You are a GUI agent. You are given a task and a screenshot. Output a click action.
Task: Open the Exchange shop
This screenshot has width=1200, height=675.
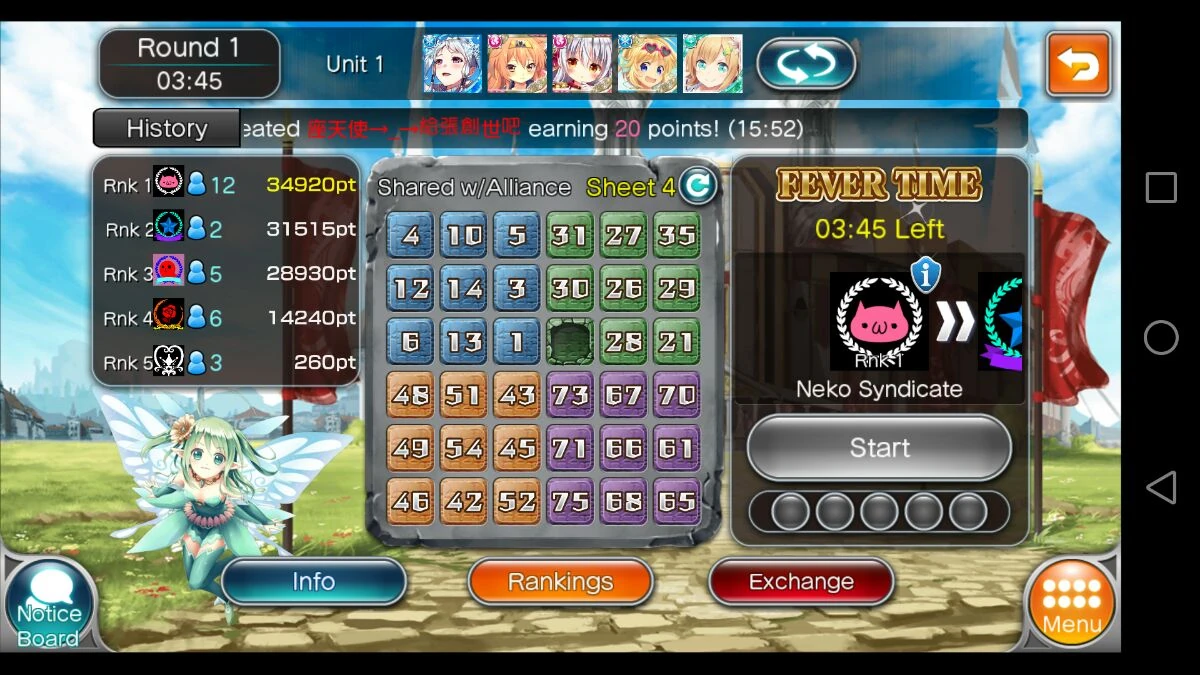tap(801, 582)
